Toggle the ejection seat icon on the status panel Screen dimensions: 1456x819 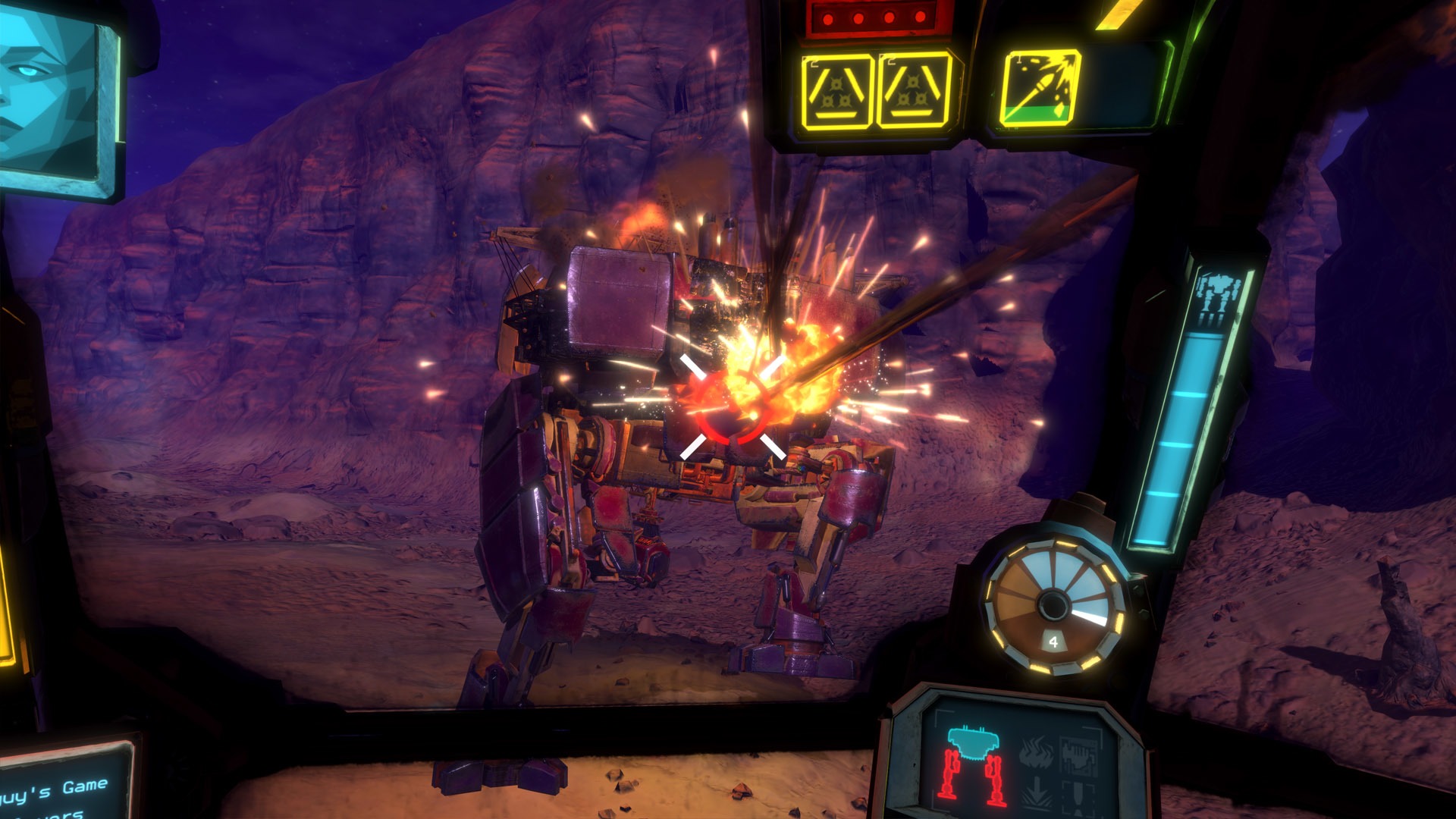(1078, 796)
